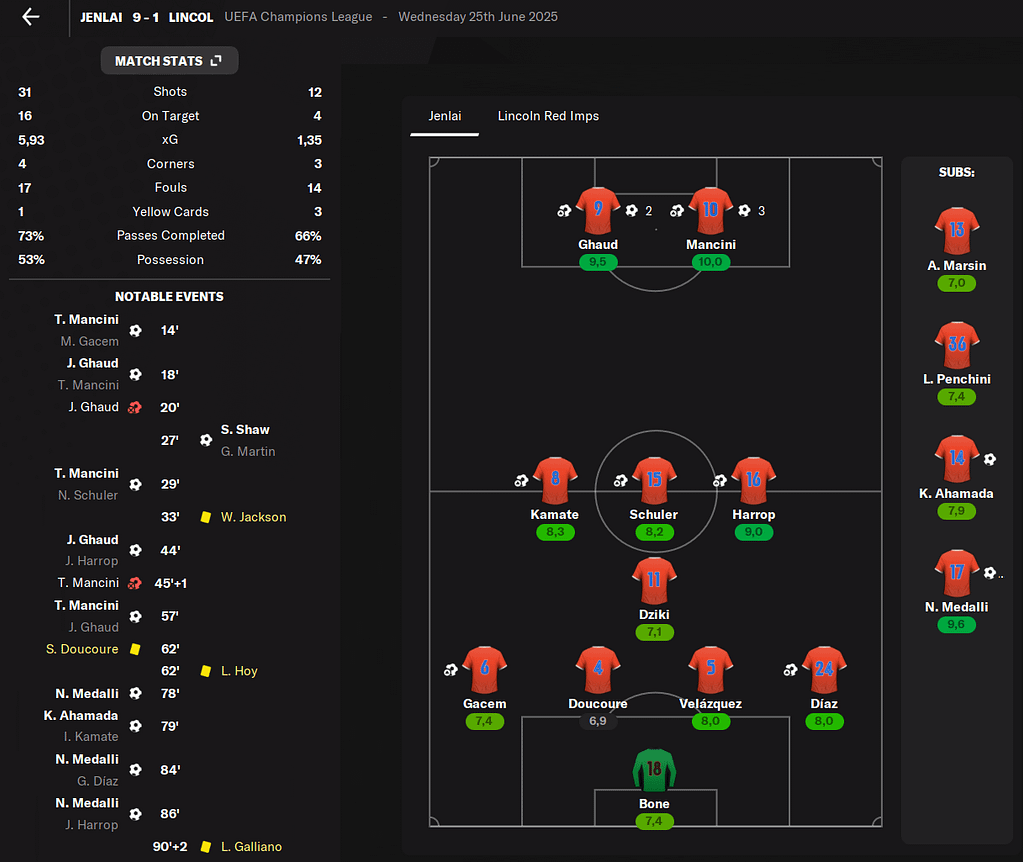The width and height of the screenshot is (1023, 862).
Task: Switch to the Lincoln Red Imps tab
Action: (548, 116)
